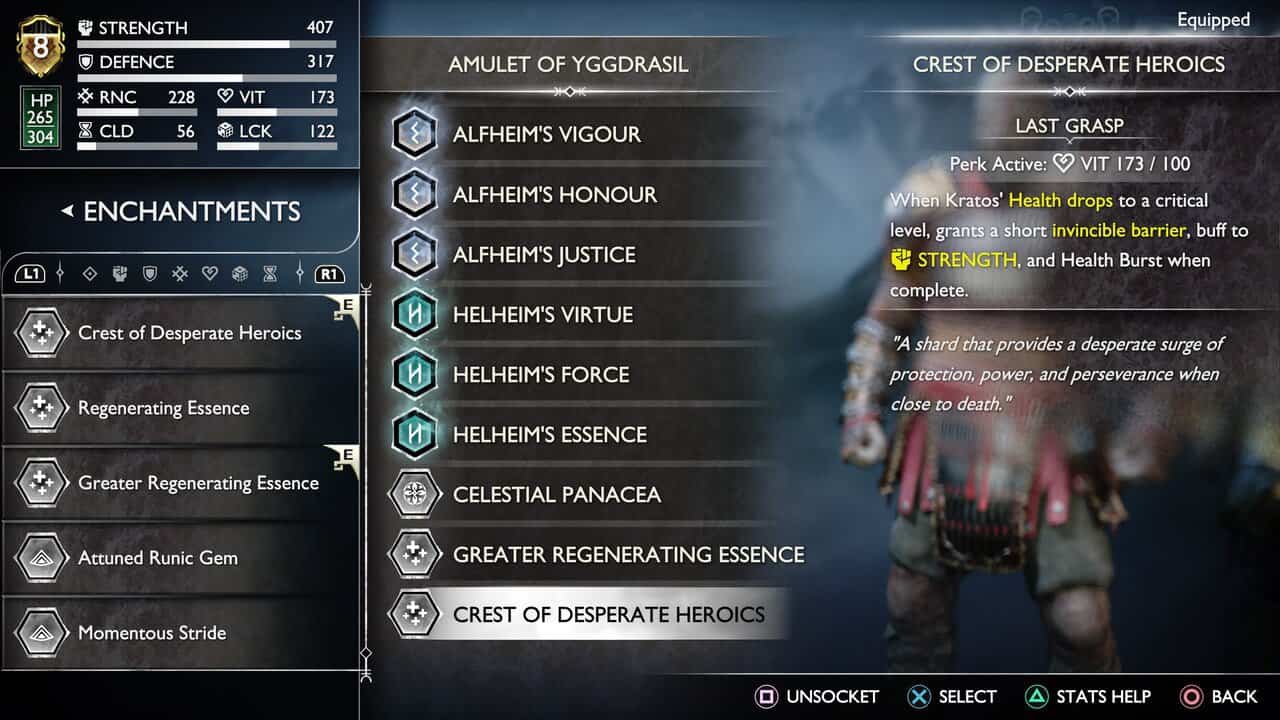
Task: Choose the Alfheim's Honour slot
Action: point(554,194)
